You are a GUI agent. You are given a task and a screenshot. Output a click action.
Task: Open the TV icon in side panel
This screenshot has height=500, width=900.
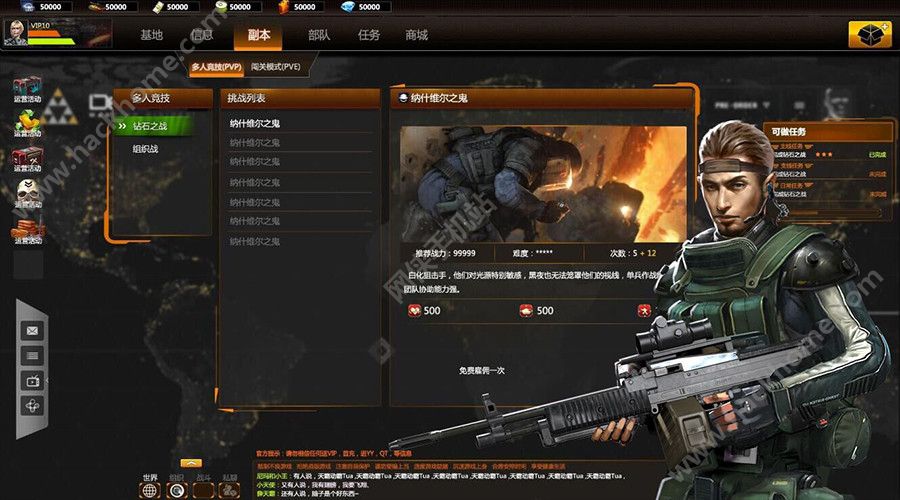pyautogui.click(x=33, y=381)
